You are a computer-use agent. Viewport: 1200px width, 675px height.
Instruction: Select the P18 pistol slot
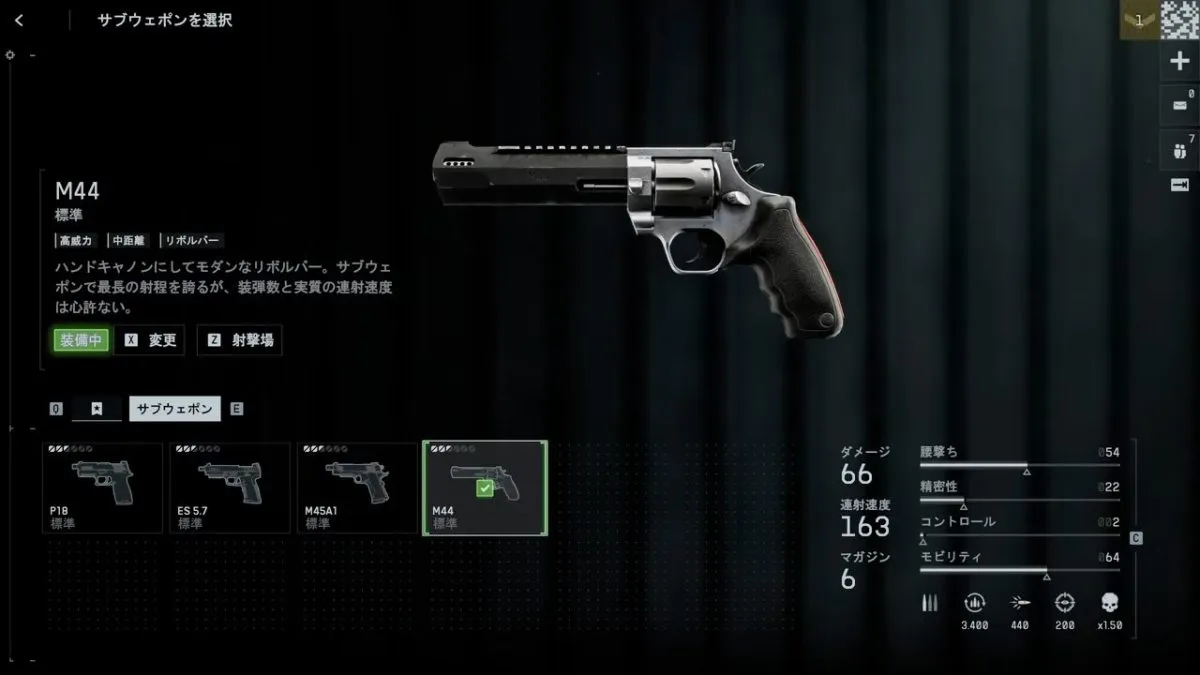102,488
